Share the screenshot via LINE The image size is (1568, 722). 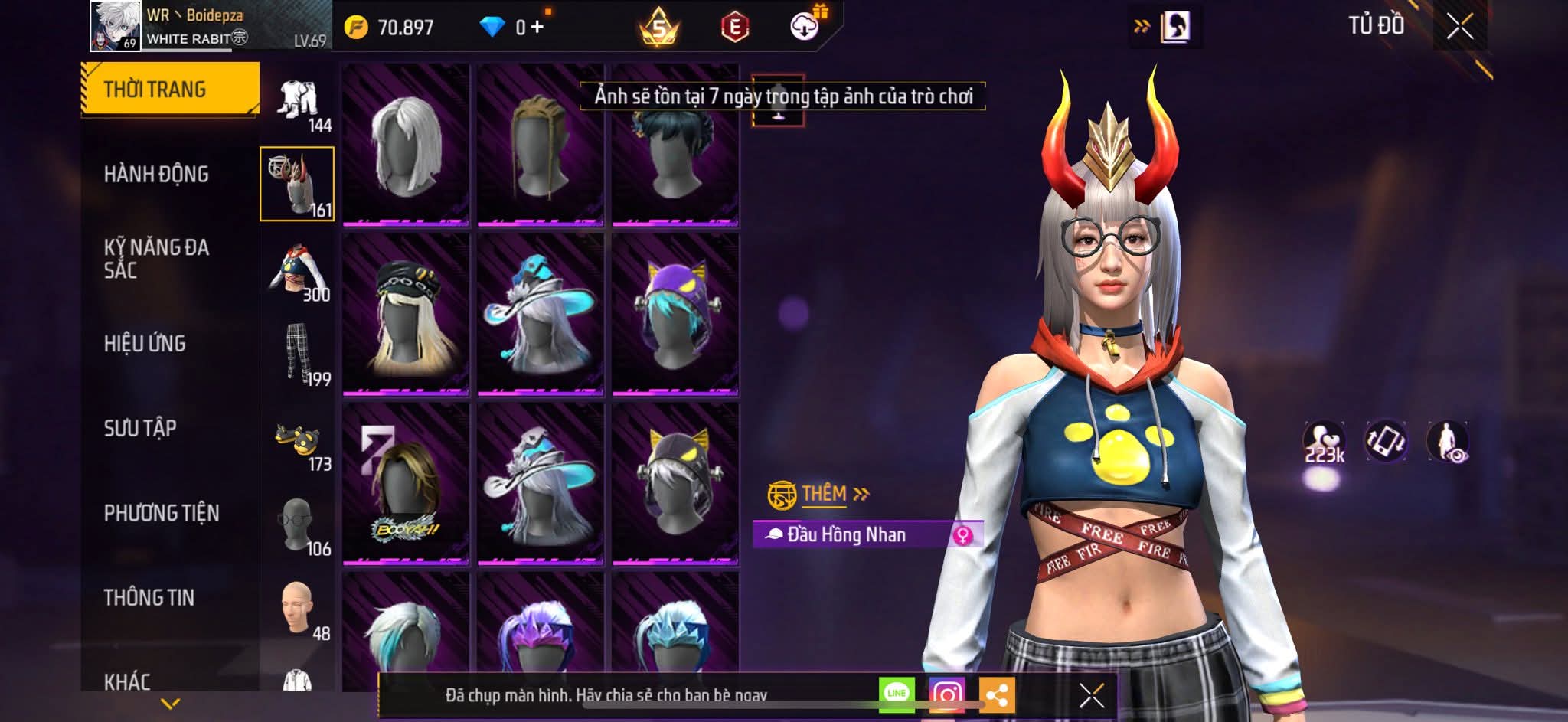tap(897, 694)
